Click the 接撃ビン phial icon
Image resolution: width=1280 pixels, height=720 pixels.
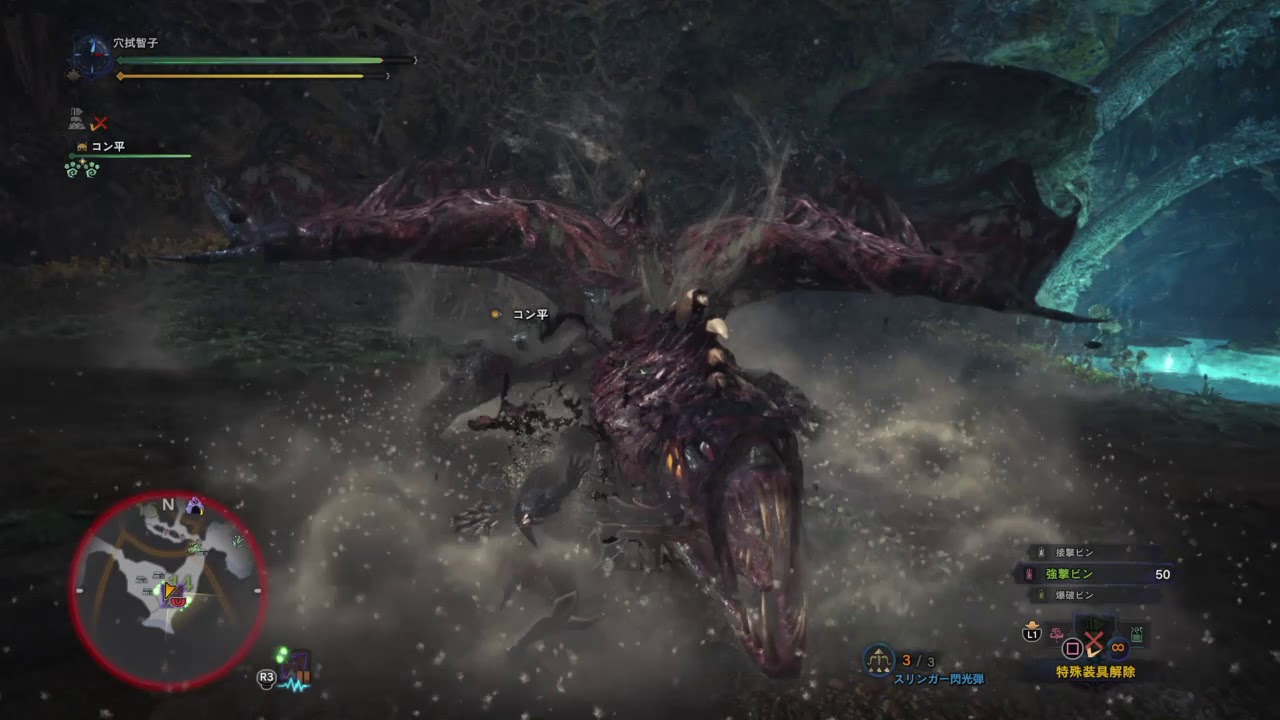[1040, 551]
